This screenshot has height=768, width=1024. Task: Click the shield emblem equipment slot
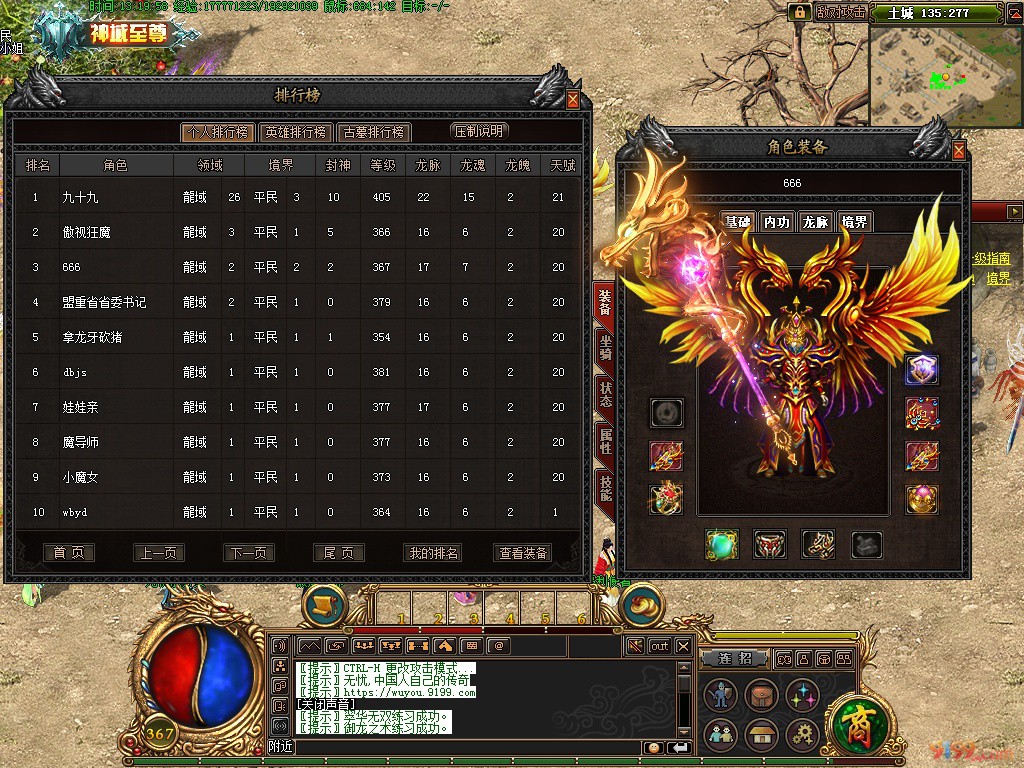(x=921, y=369)
